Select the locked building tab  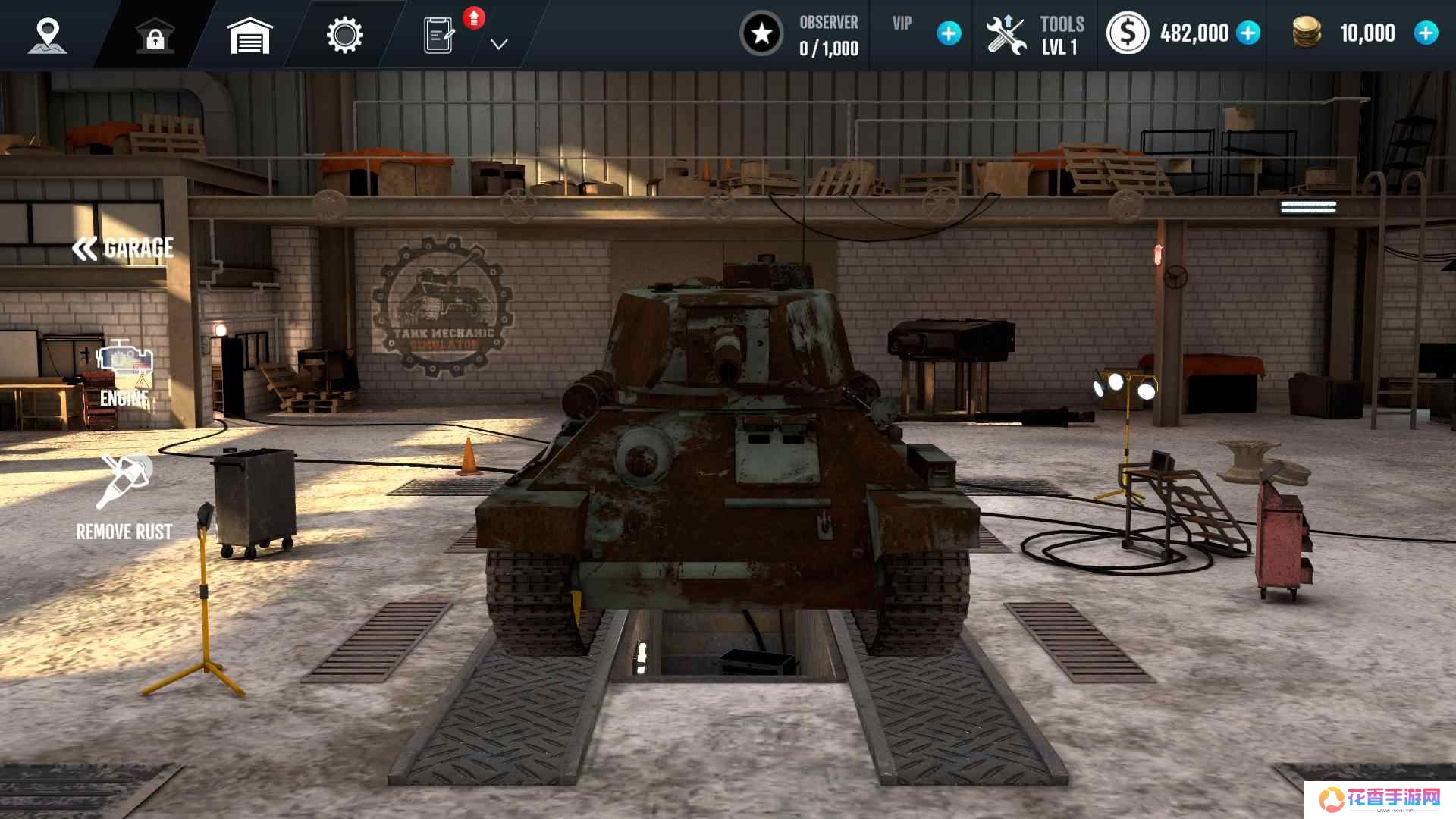[155, 36]
